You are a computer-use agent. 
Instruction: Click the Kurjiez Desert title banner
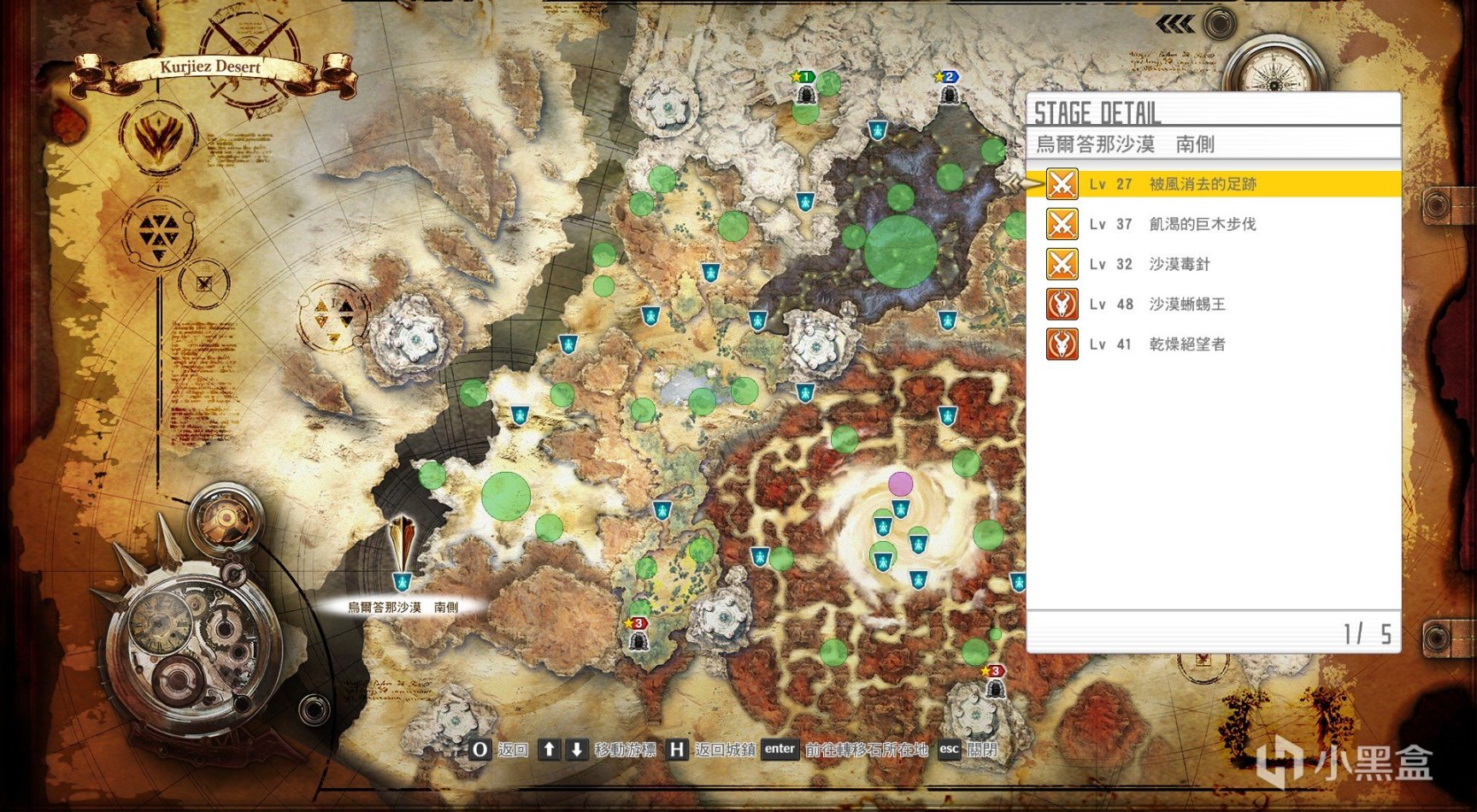(210, 68)
